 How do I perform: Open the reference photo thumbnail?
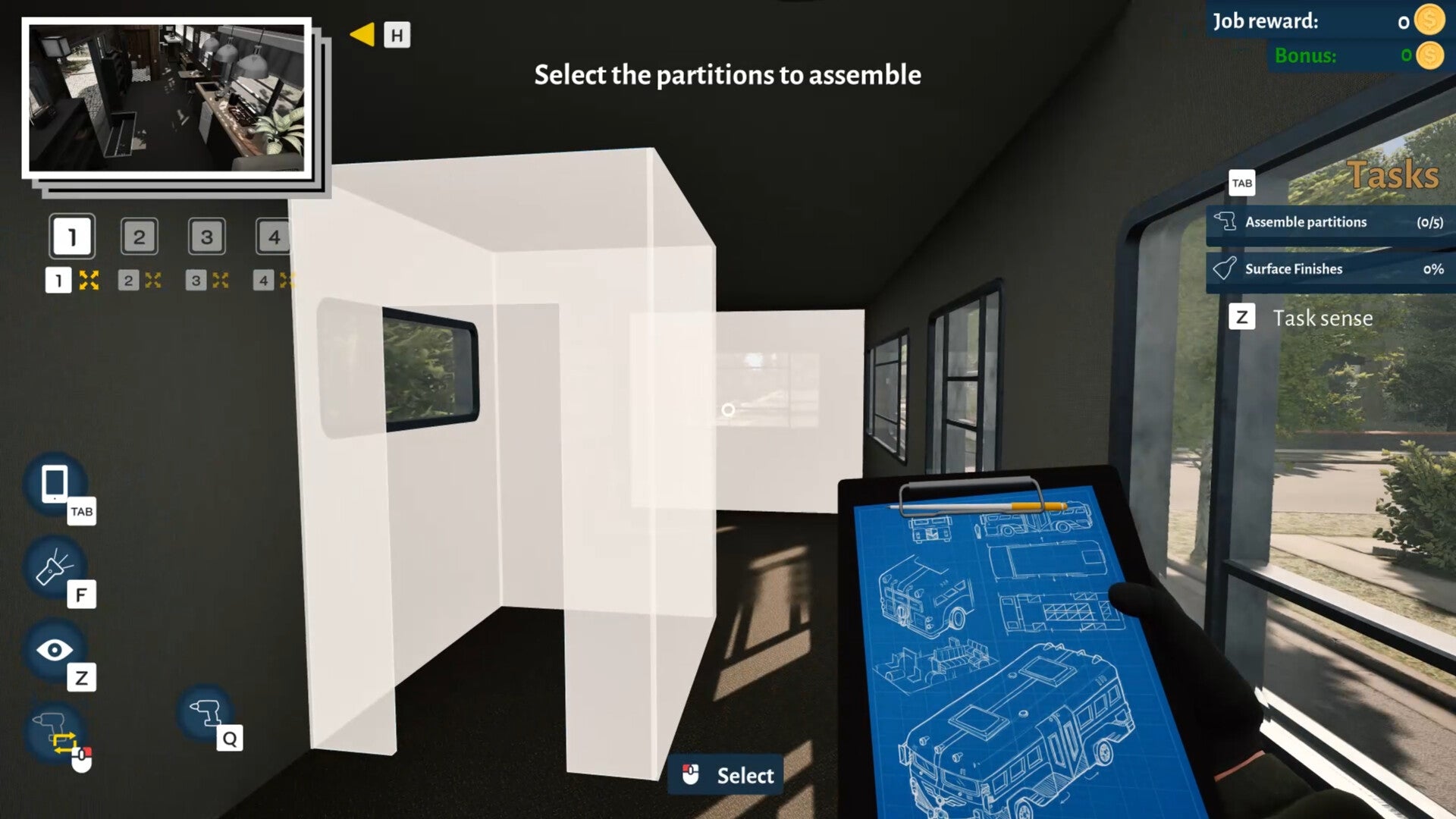pos(168,99)
